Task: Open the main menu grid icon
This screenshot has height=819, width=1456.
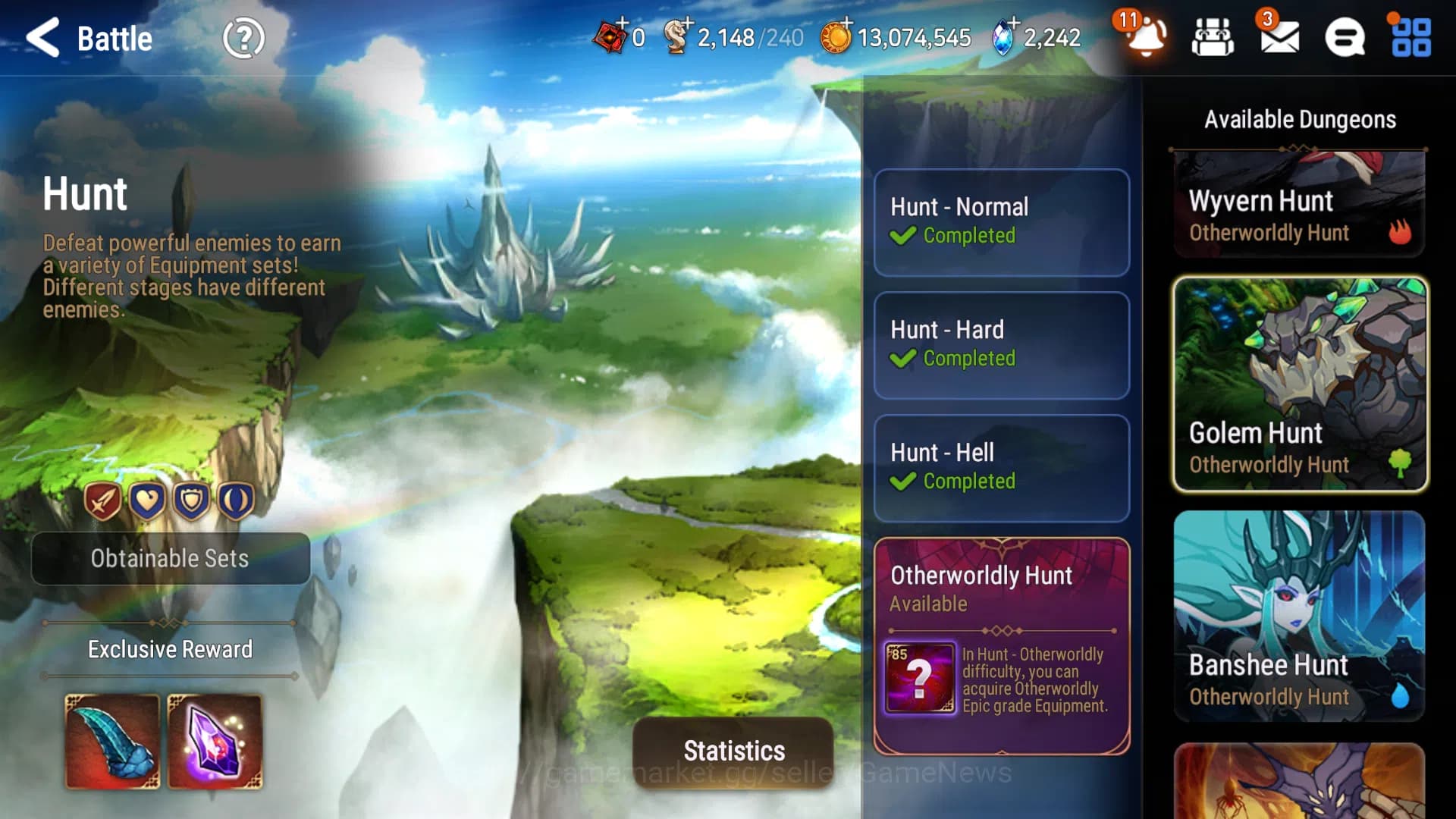Action: click(1410, 39)
